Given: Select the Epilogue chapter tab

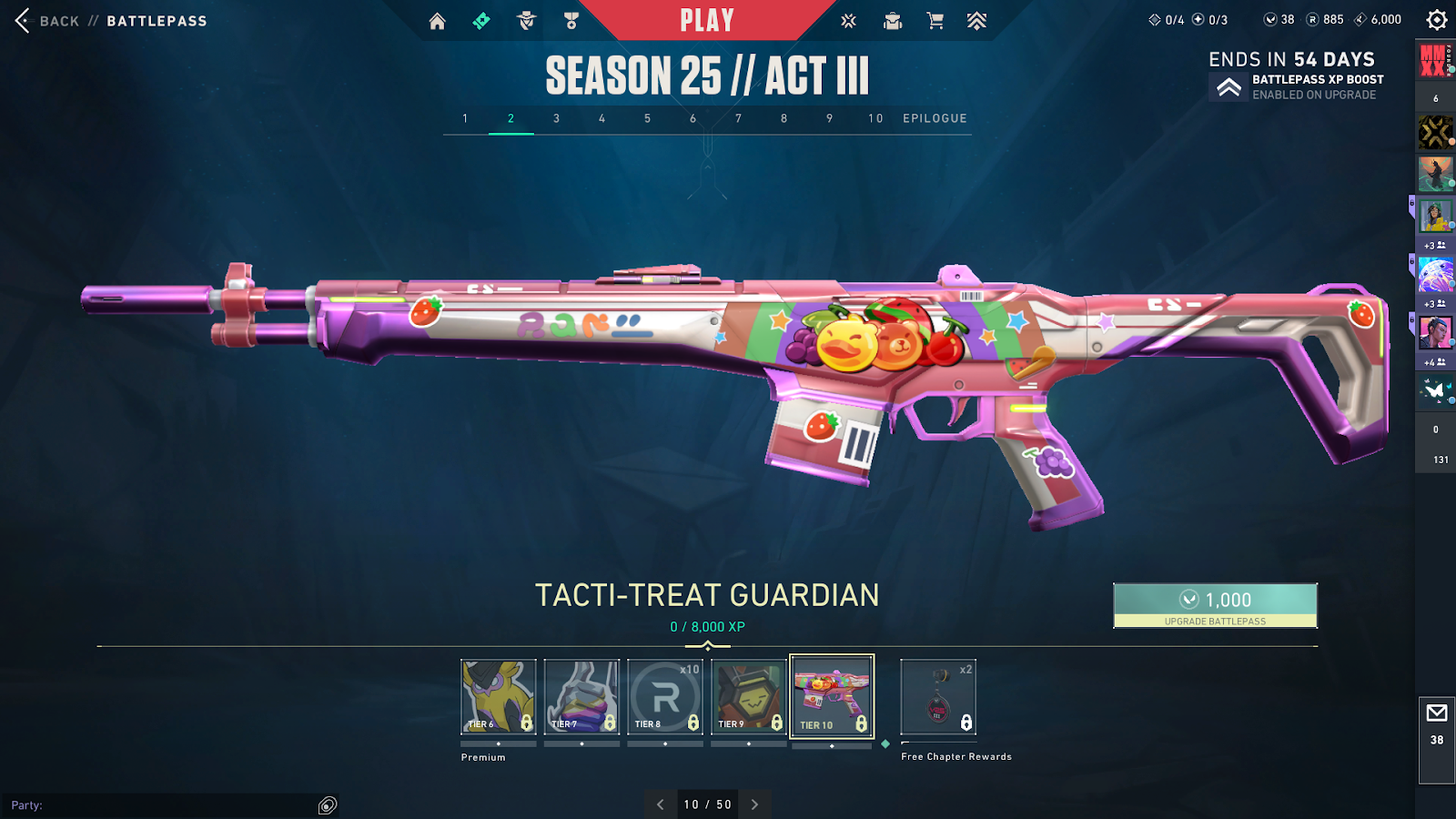Looking at the screenshot, I should click(935, 118).
